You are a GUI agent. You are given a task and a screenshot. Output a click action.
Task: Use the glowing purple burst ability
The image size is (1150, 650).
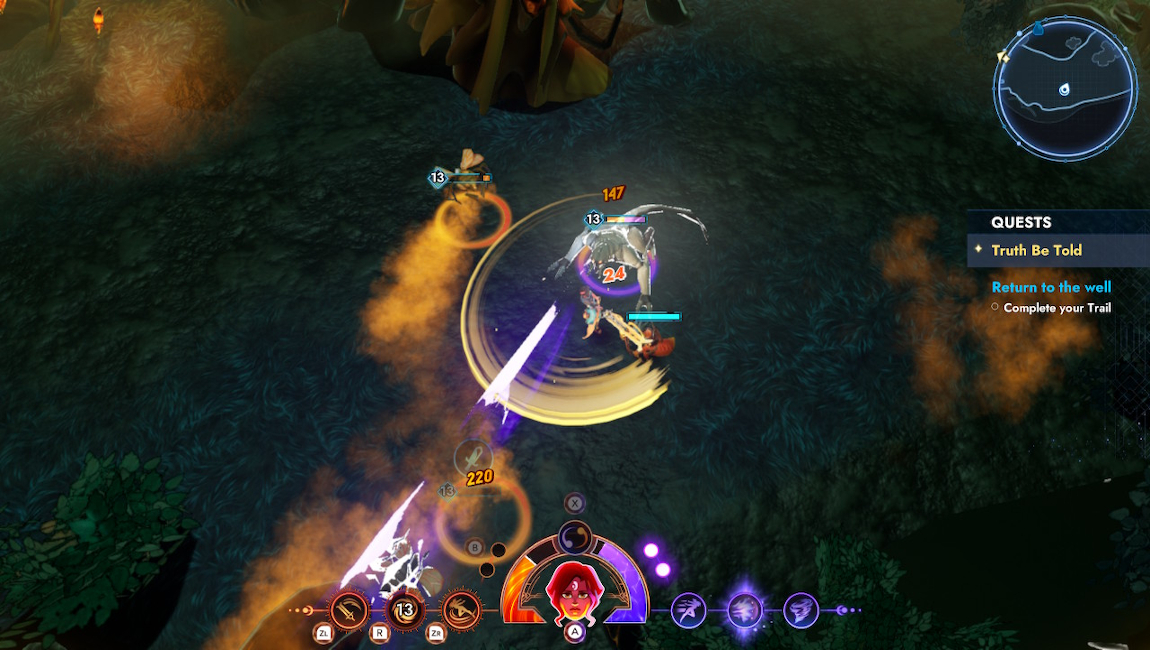coord(745,609)
